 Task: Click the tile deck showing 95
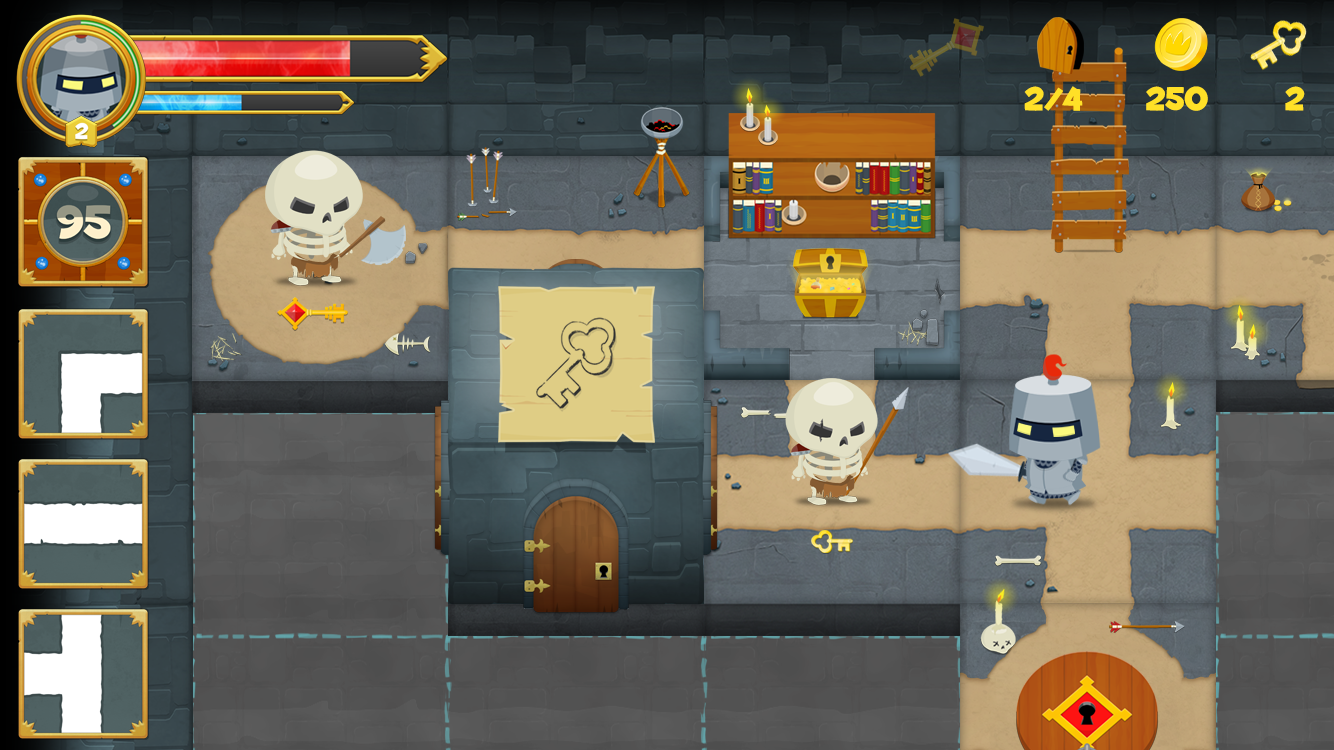(x=83, y=222)
